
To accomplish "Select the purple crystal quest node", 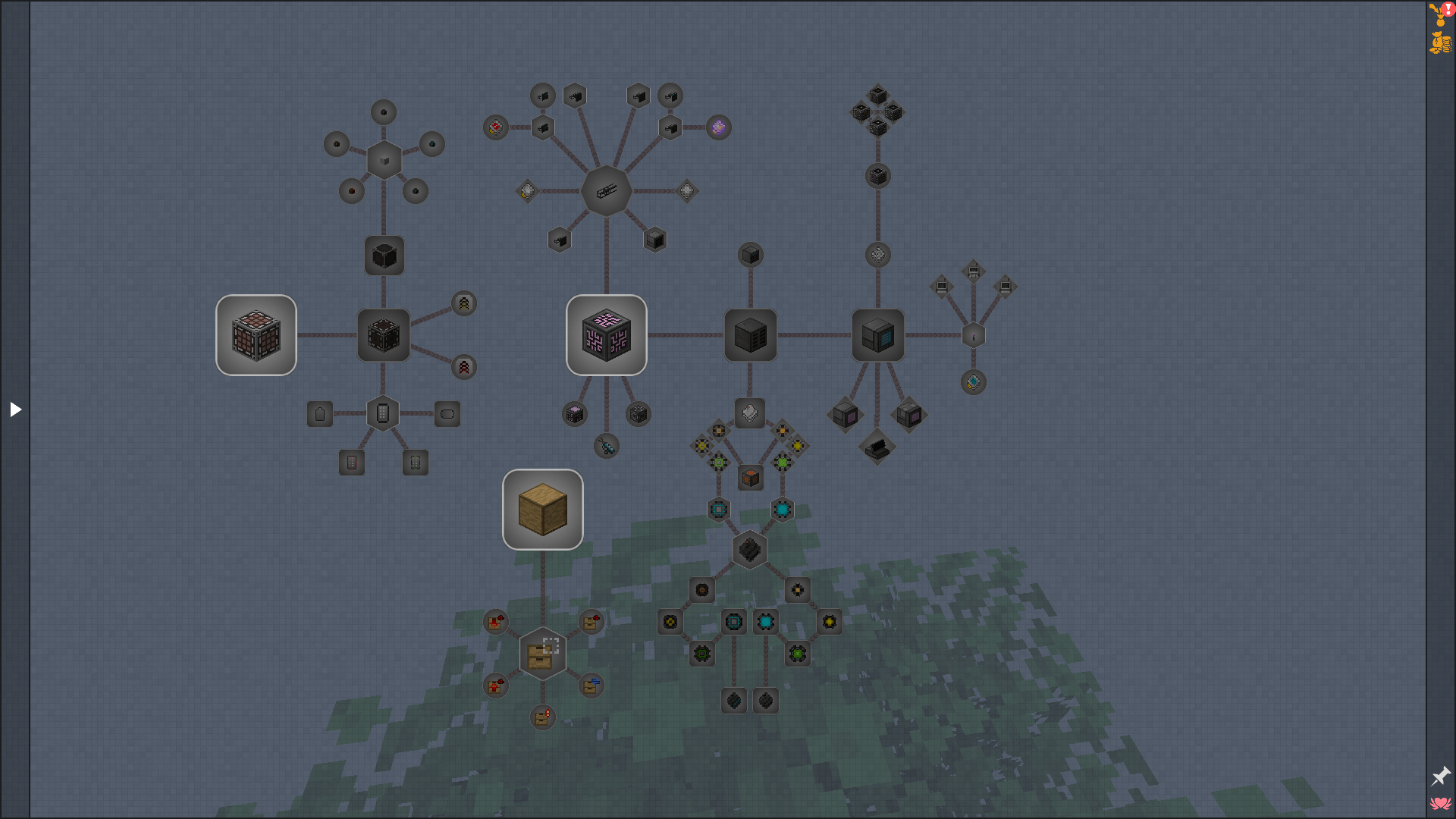I will click(719, 127).
